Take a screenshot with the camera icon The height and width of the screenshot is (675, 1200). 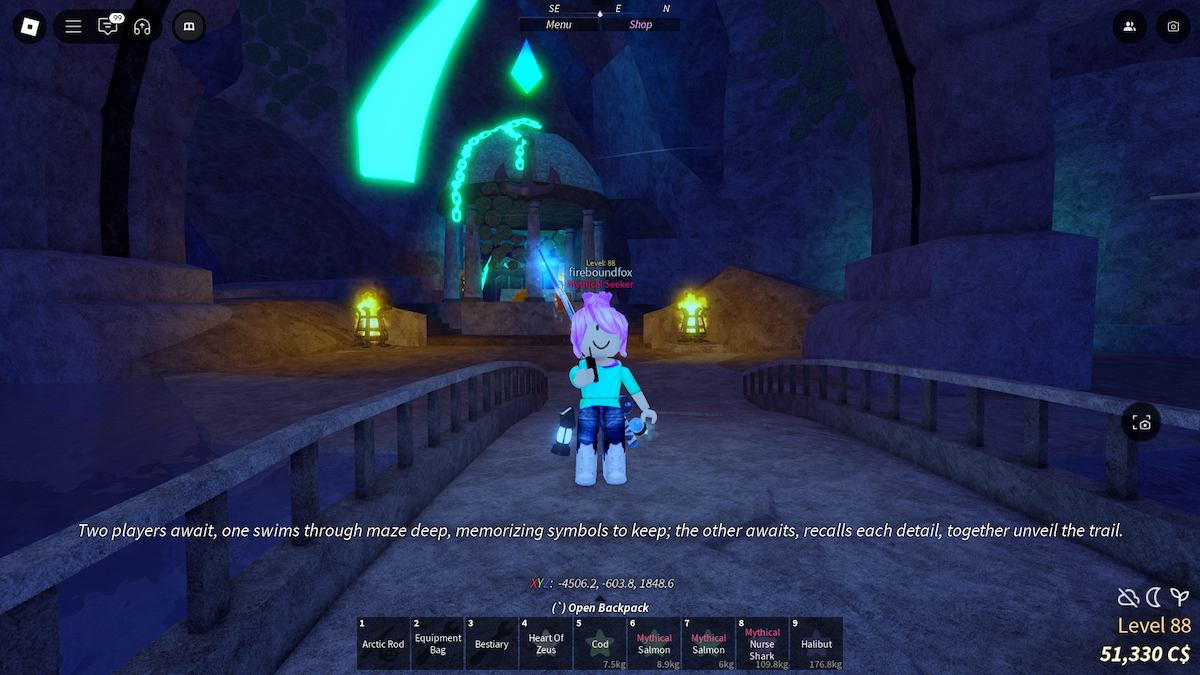[x=1173, y=27]
